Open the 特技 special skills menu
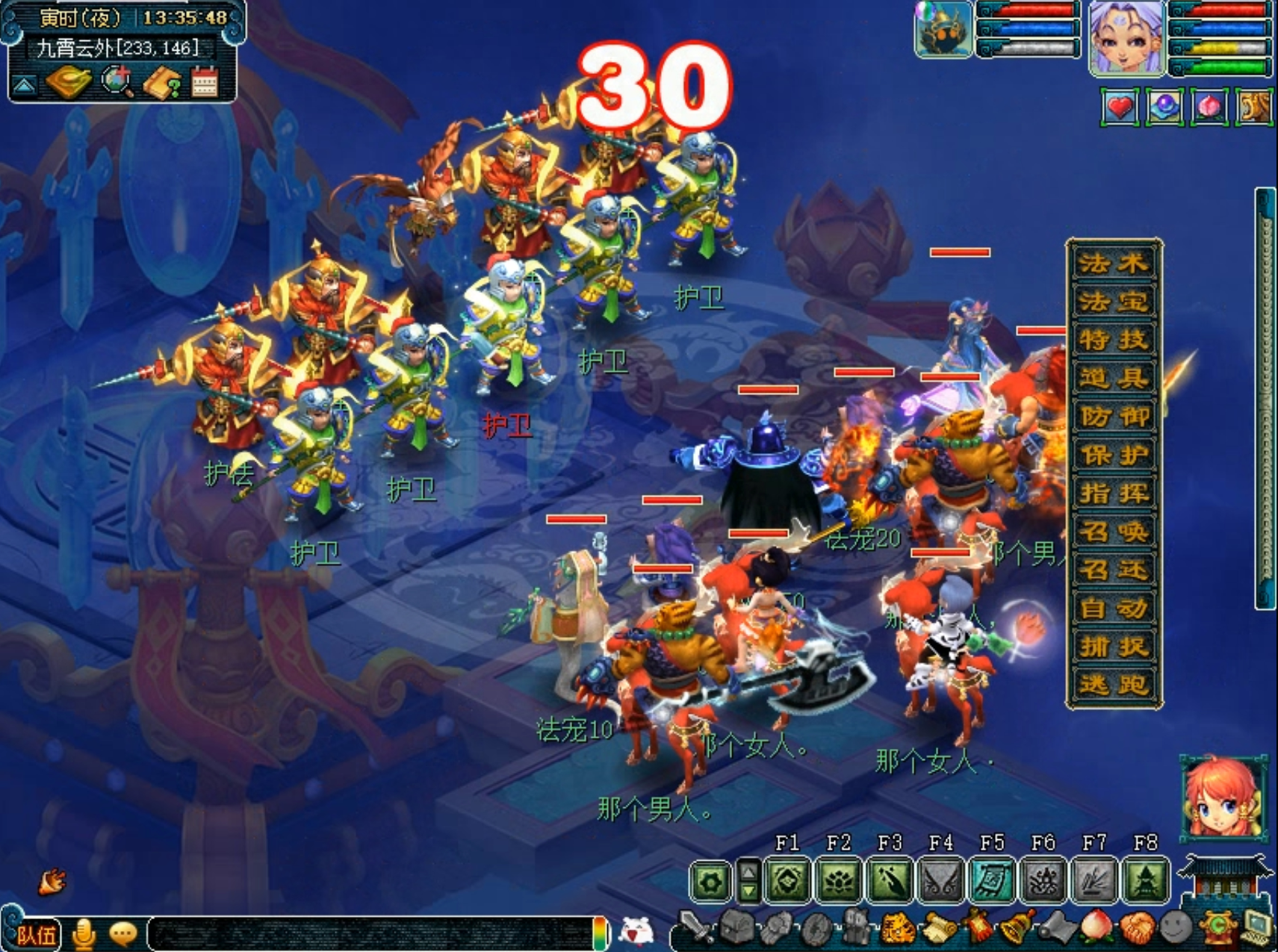The width and height of the screenshot is (1278, 952). click(1113, 340)
